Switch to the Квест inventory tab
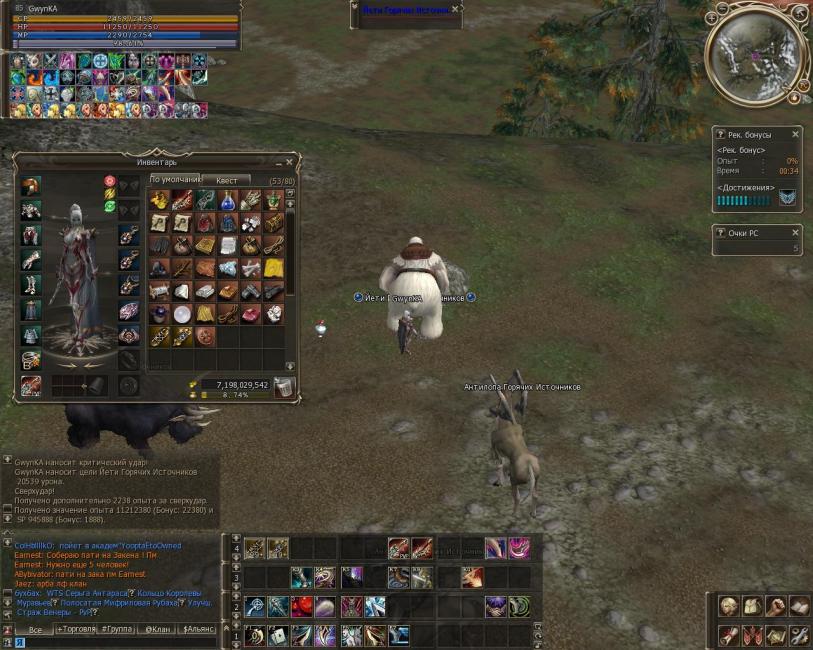Image resolution: width=813 pixels, height=650 pixels. 226,180
